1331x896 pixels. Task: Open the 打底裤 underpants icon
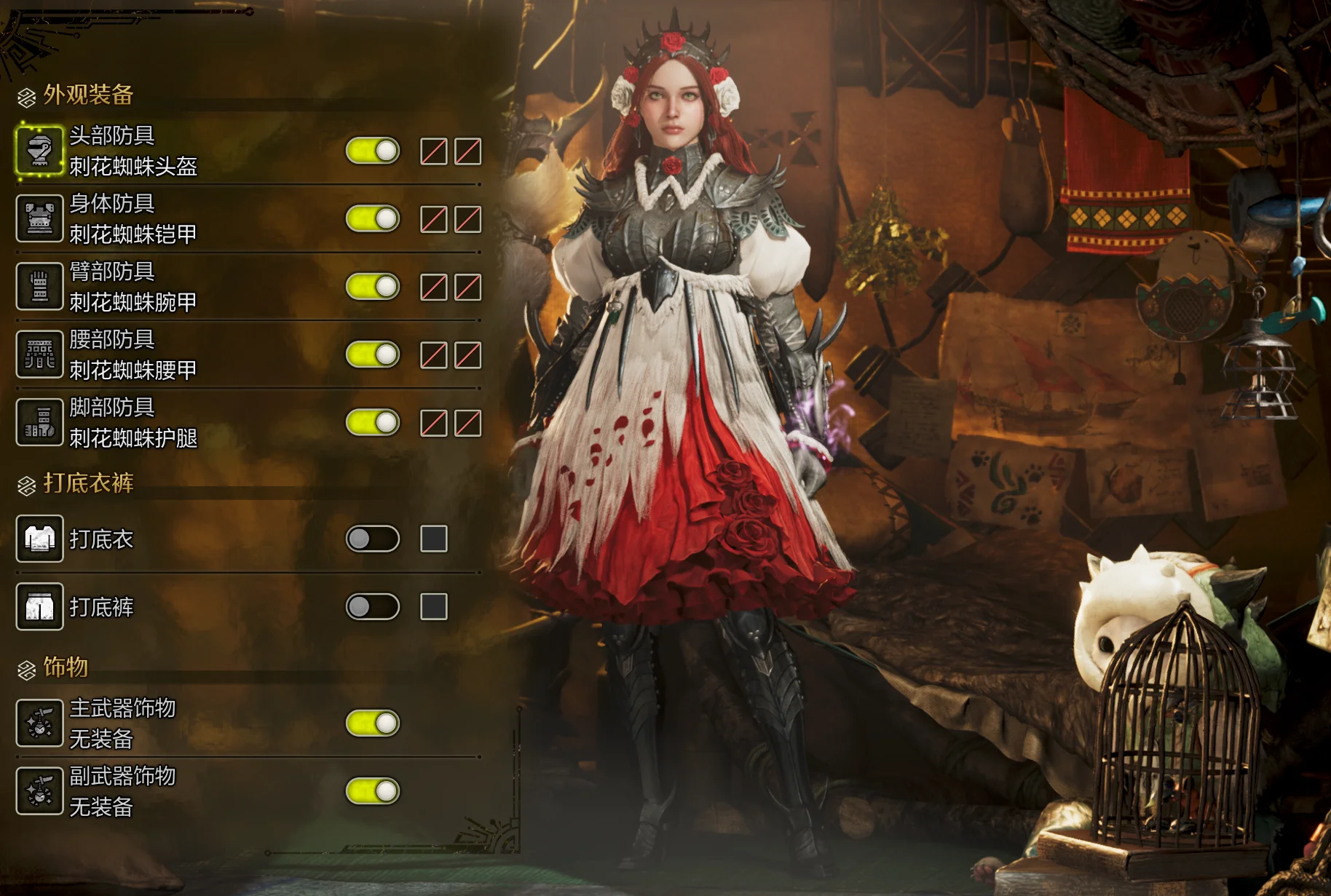tap(39, 606)
